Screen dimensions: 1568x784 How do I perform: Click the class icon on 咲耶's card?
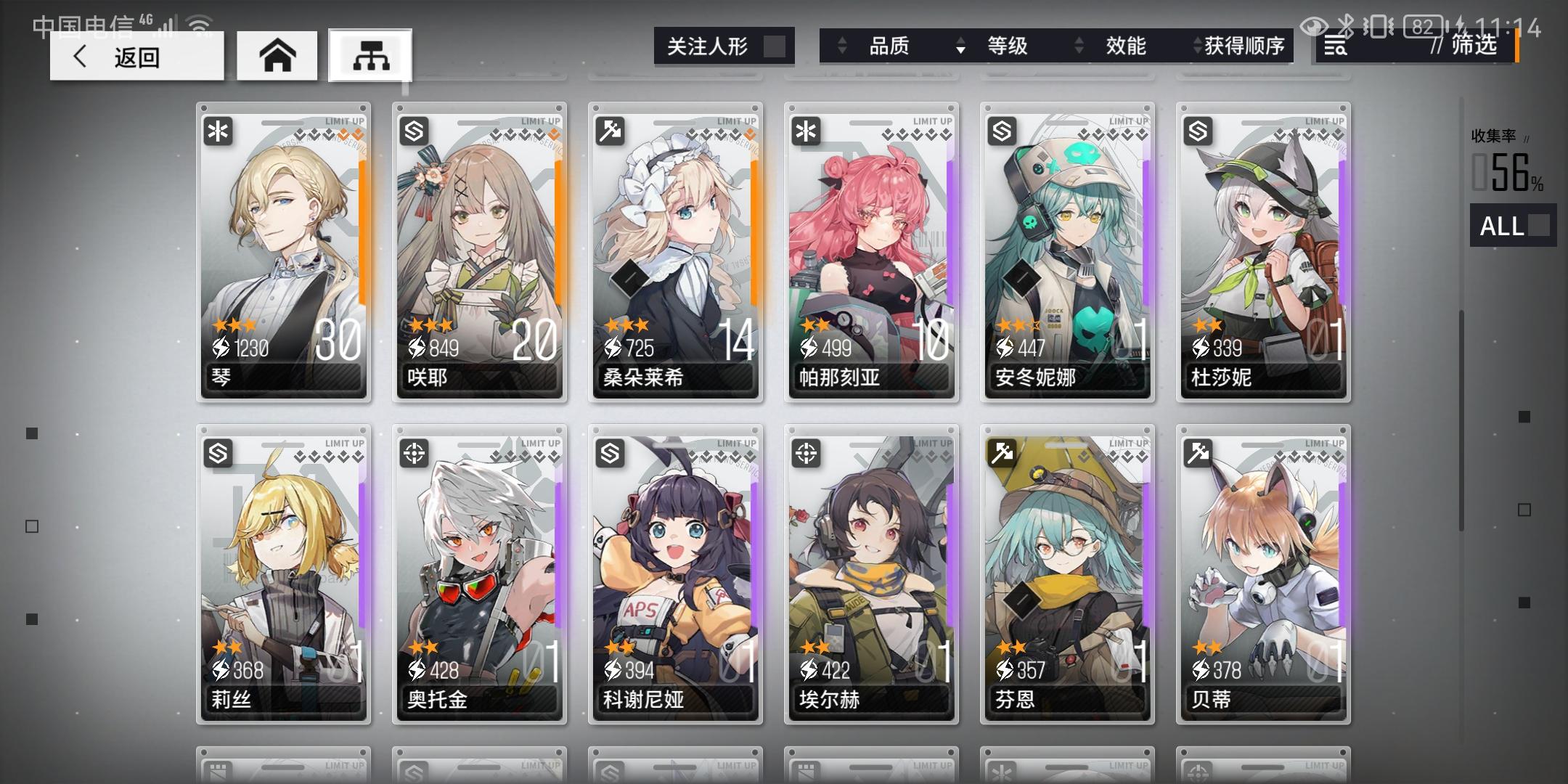pyautogui.click(x=413, y=131)
